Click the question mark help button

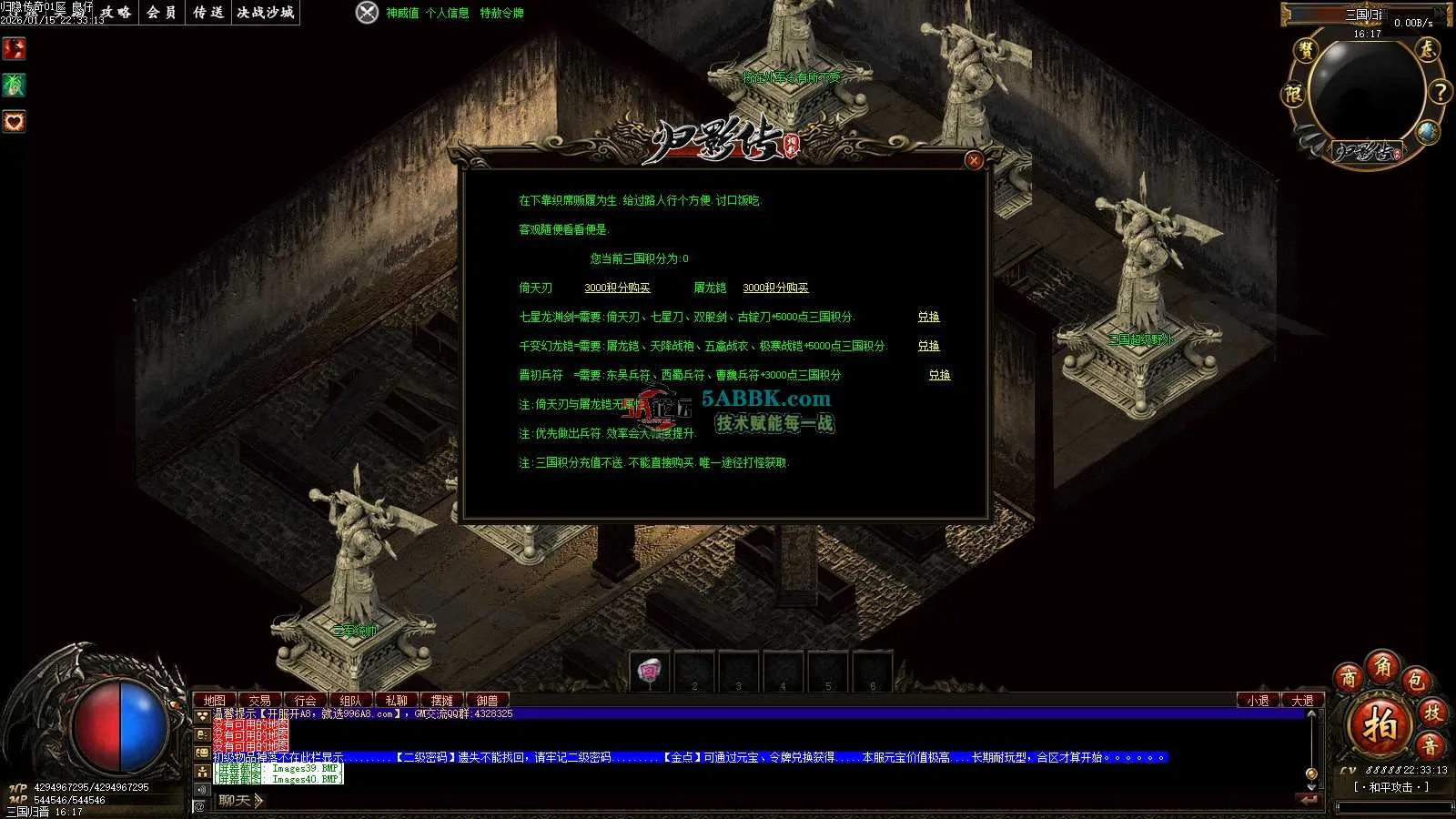click(x=1440, y=92)
